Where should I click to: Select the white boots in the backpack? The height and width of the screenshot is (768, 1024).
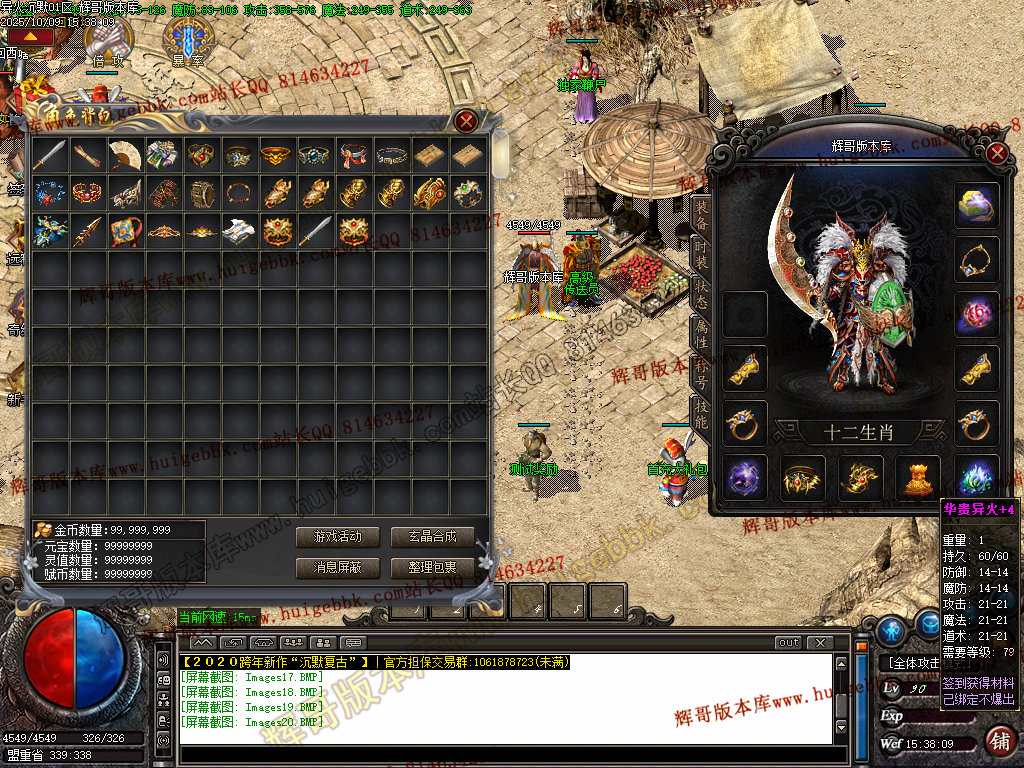click(x=238, y=230)
